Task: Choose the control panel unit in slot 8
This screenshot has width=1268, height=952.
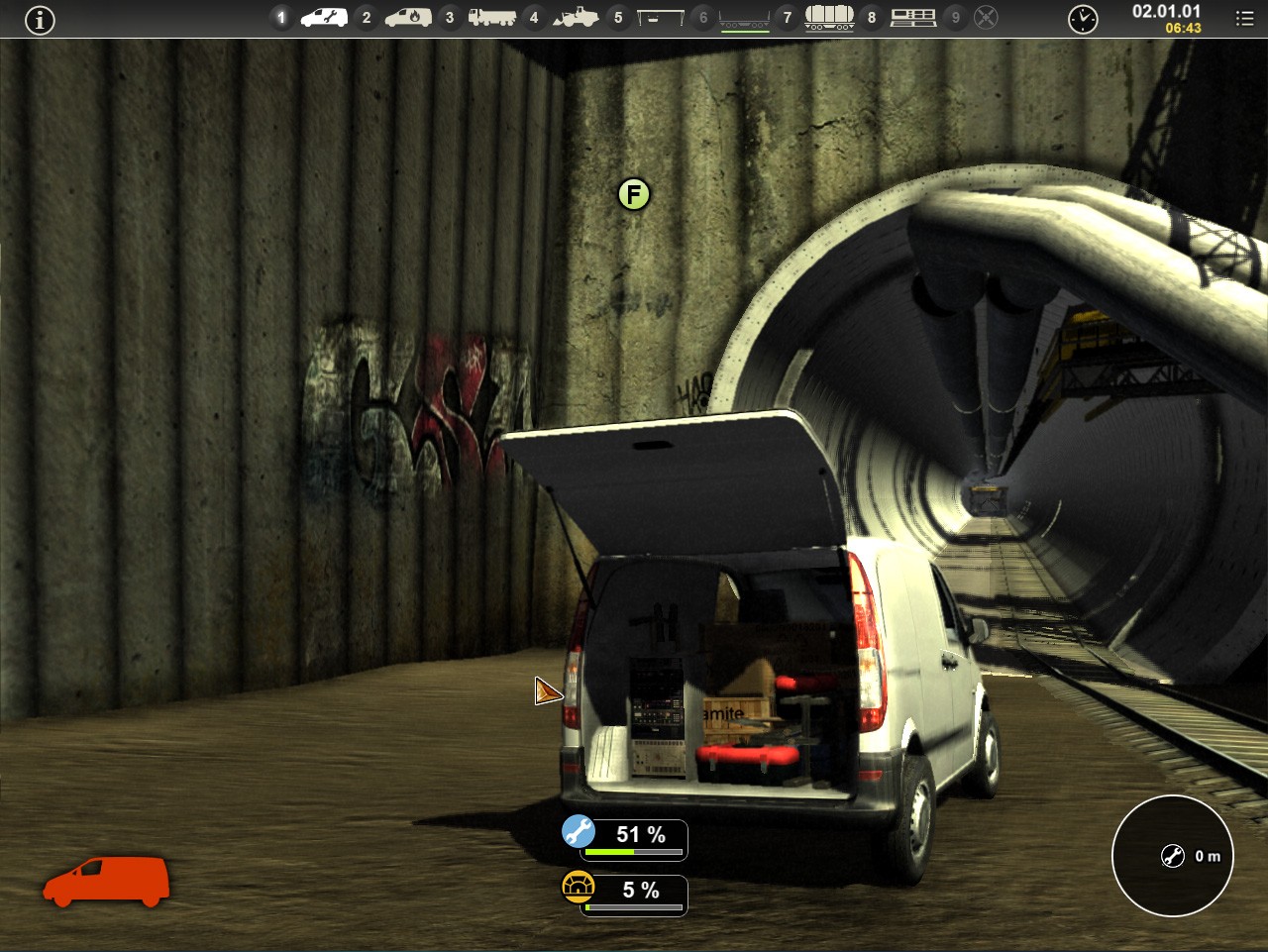Action: 913,18
